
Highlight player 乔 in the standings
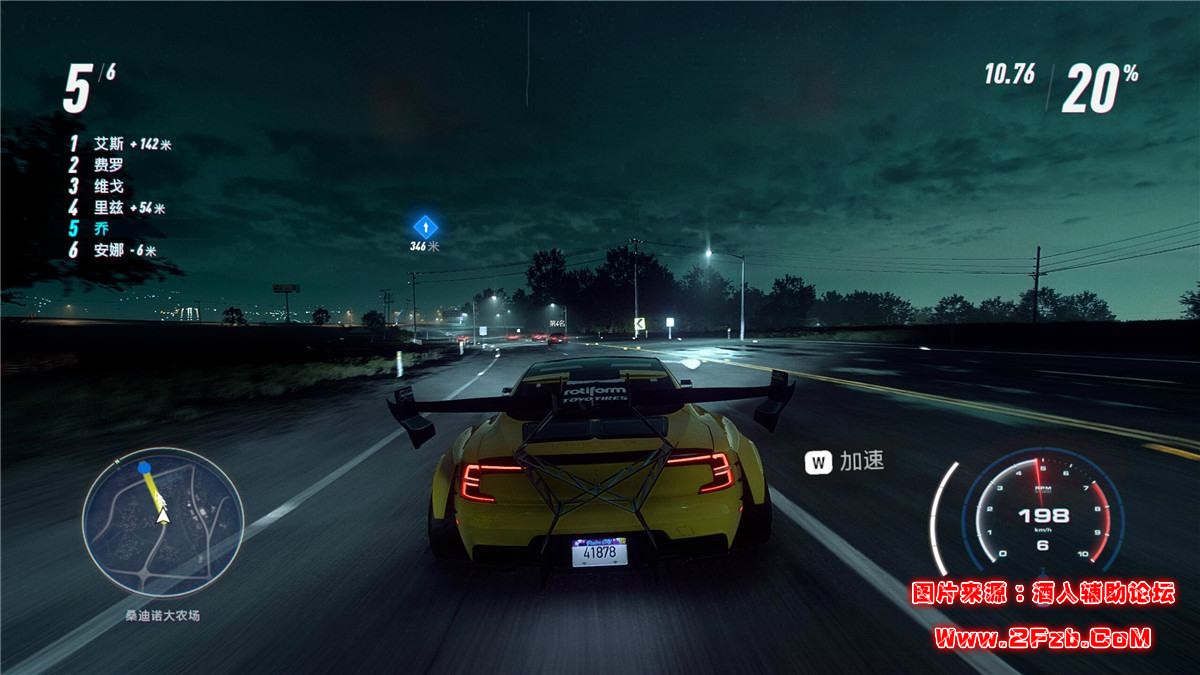(100, 229)
